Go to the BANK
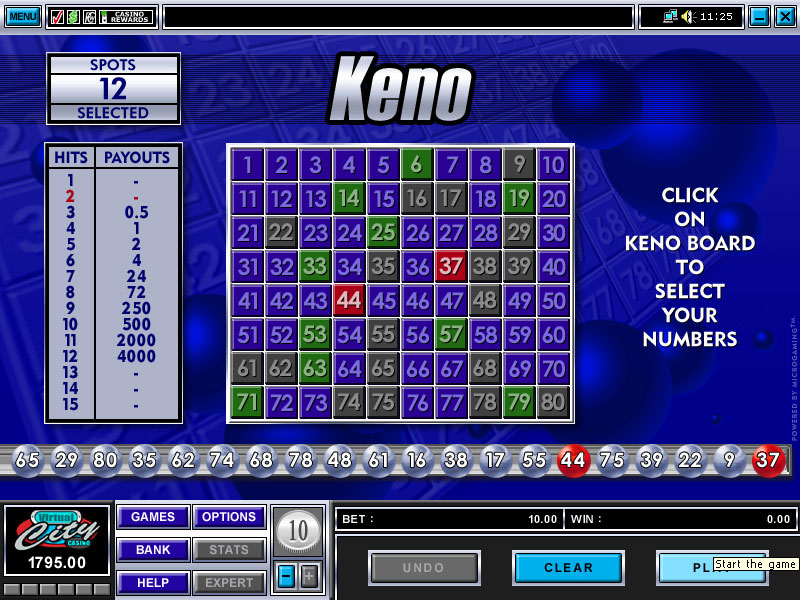 pyautogui.click(x=153, y=550)
